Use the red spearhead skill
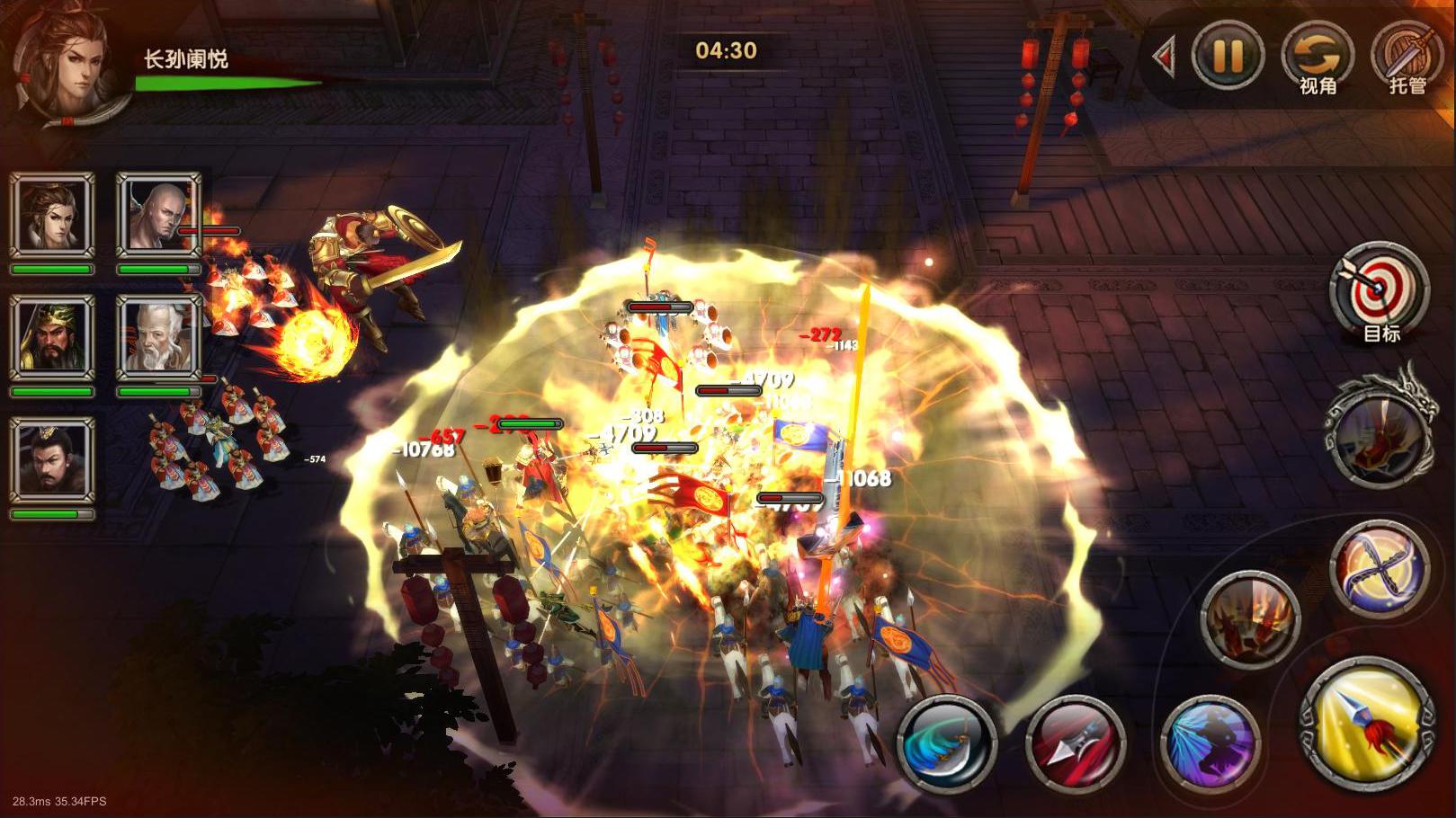This screenshot has width=1456, height=818. [1076, 745]
